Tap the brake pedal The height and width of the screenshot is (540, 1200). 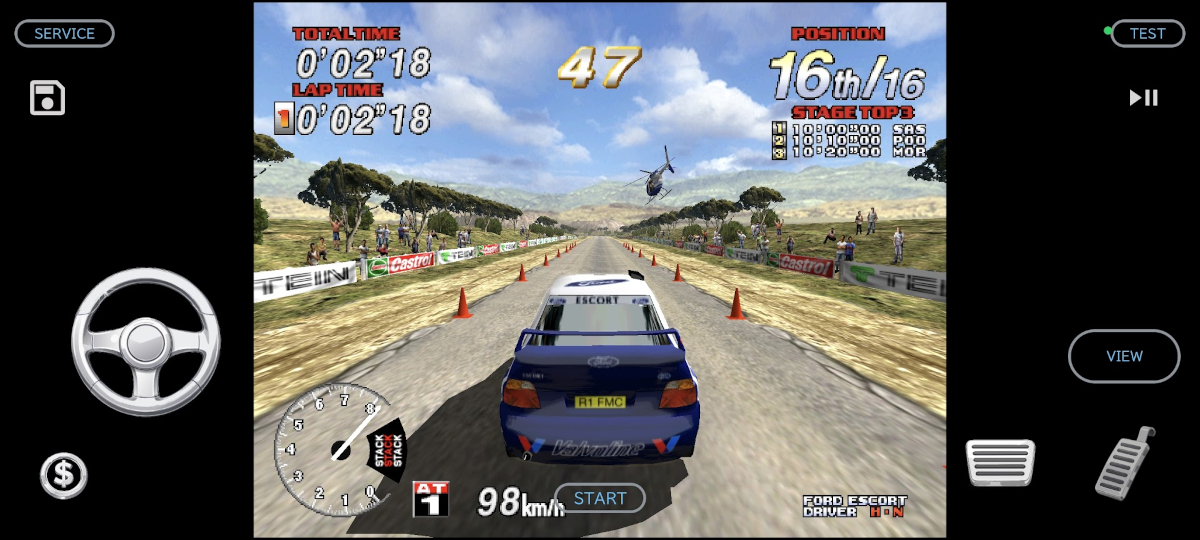pos(1000,464)
